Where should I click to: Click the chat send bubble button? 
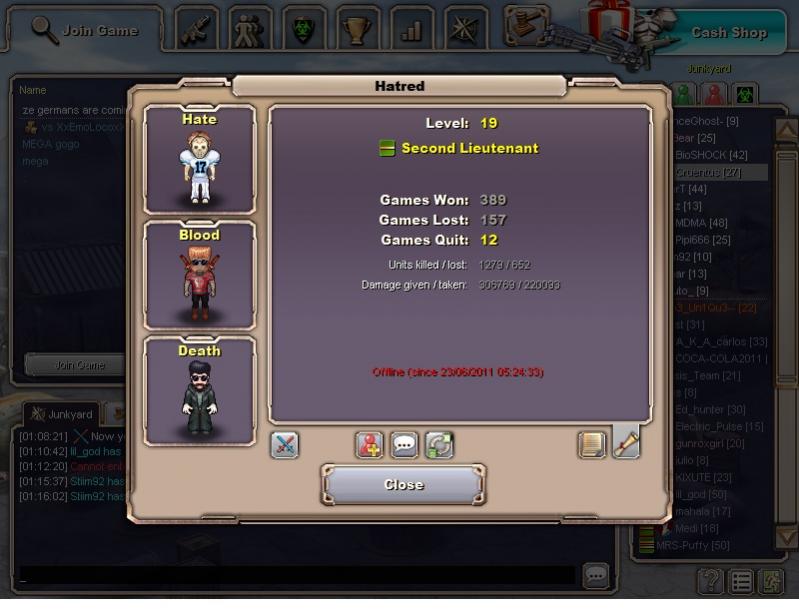coord(596,575)
